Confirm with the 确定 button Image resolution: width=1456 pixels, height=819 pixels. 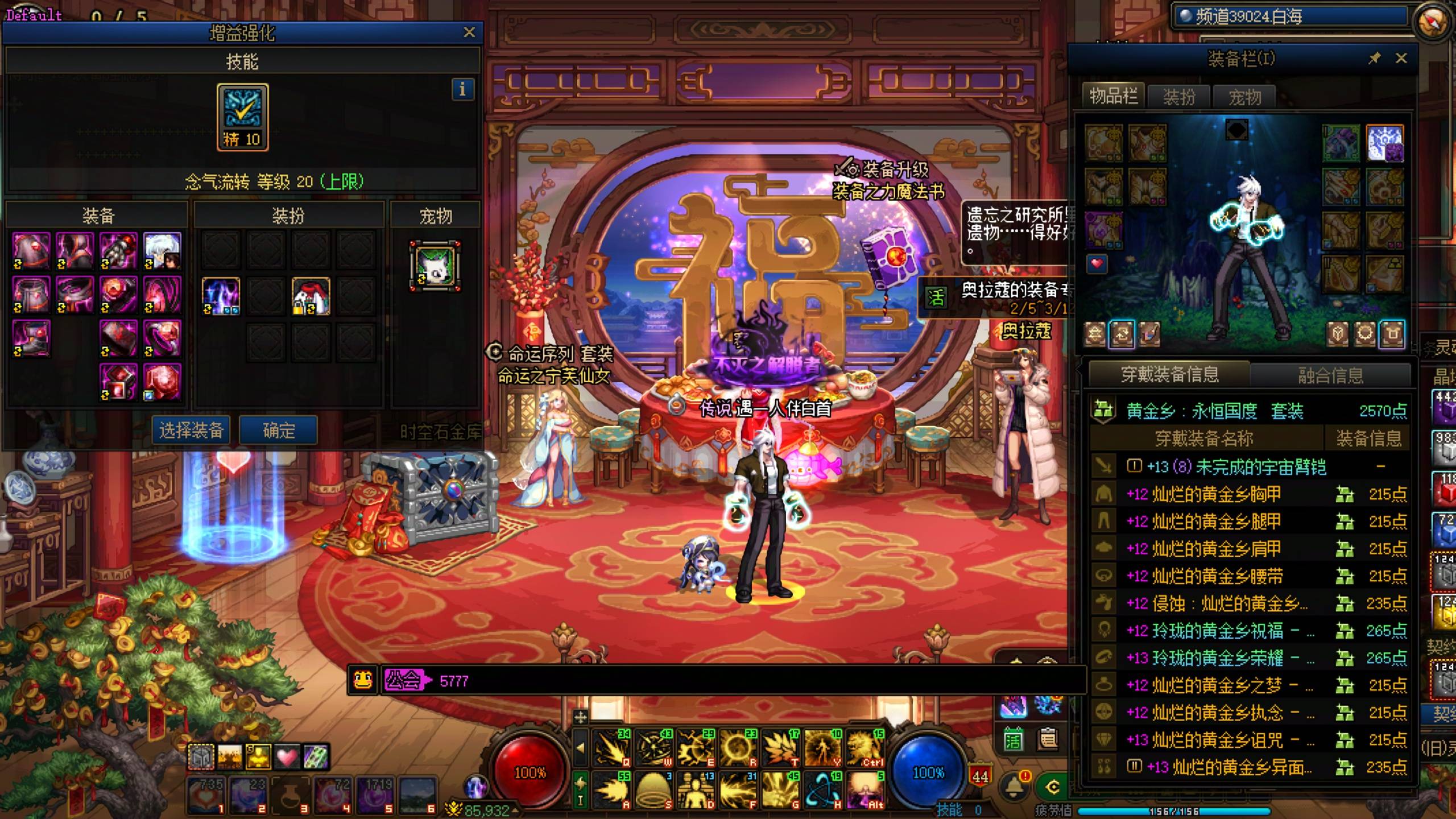tap(278, 431)
